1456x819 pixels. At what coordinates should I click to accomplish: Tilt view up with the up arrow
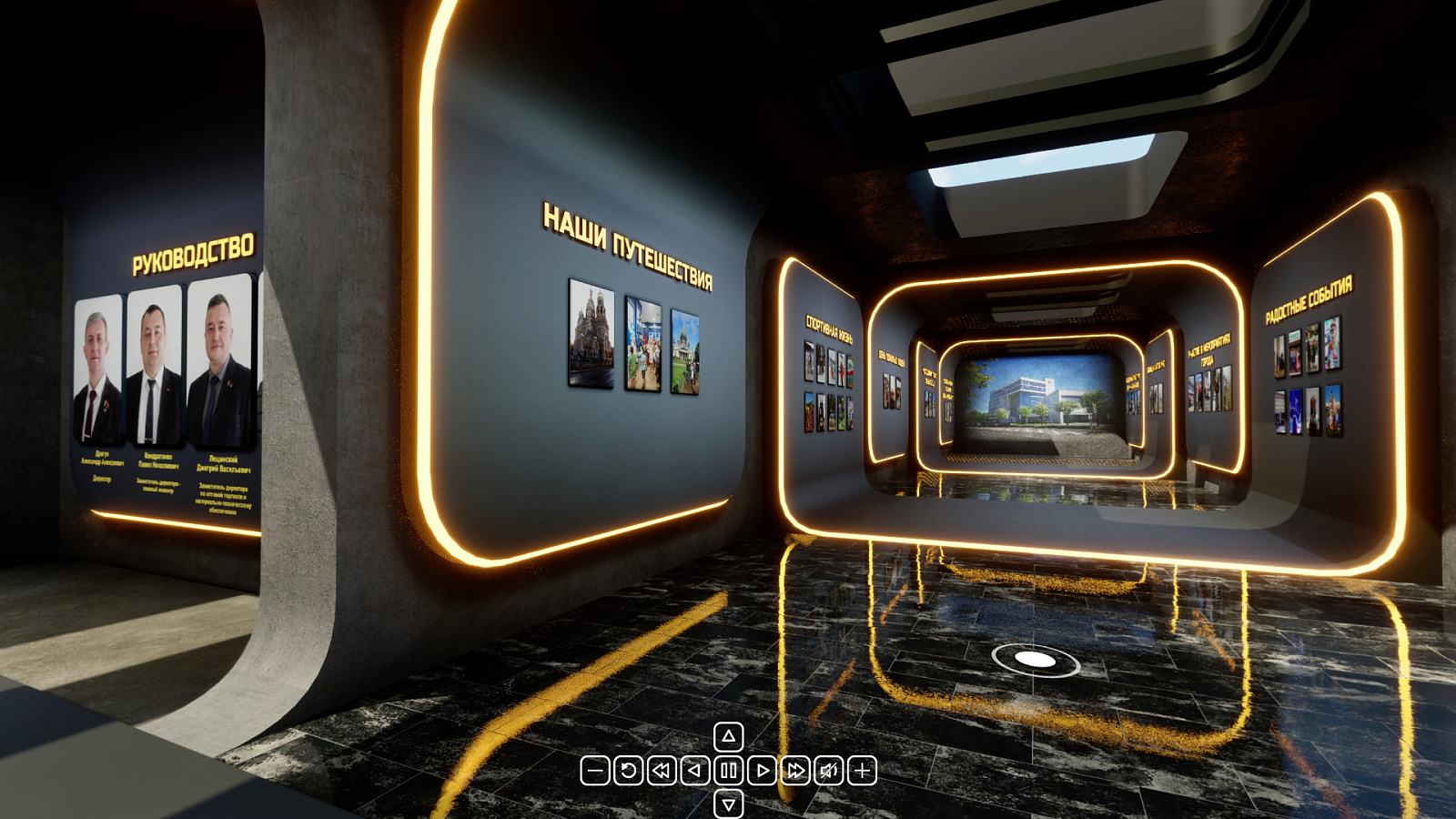point(729,736)
